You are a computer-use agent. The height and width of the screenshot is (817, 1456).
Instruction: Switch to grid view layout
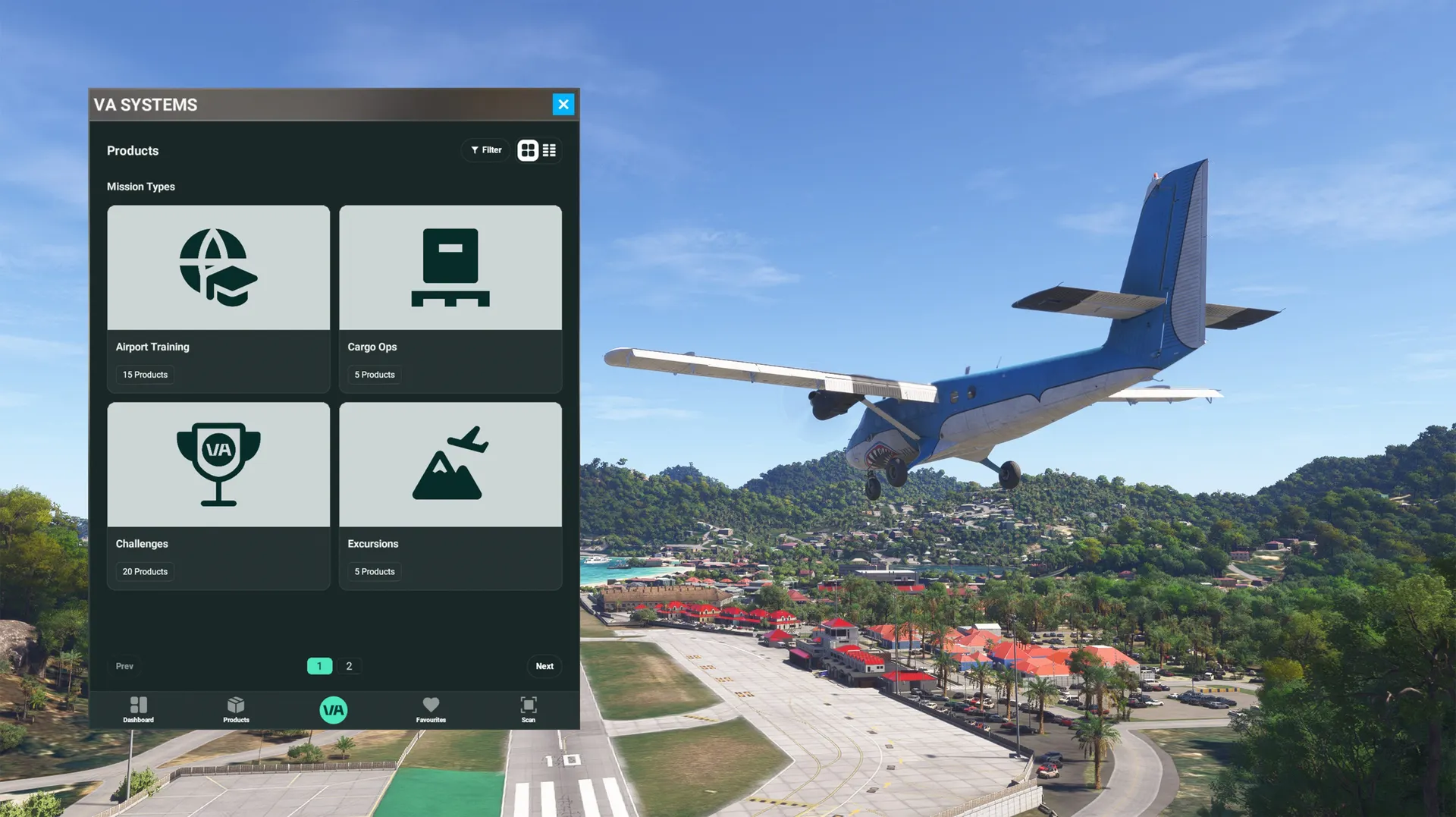[x=528, y=150]
